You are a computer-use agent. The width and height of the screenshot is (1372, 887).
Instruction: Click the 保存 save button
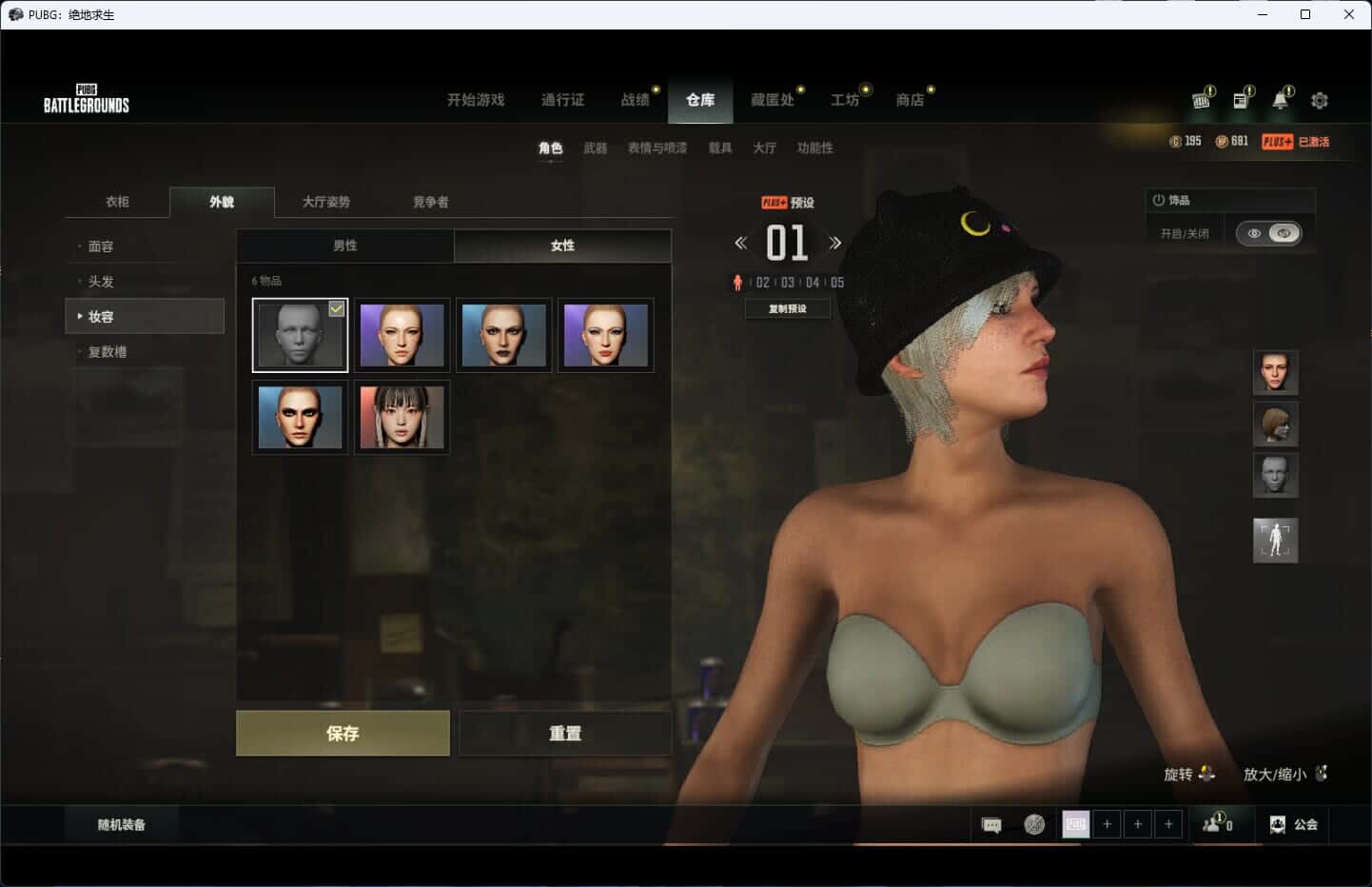coord(343,733)
